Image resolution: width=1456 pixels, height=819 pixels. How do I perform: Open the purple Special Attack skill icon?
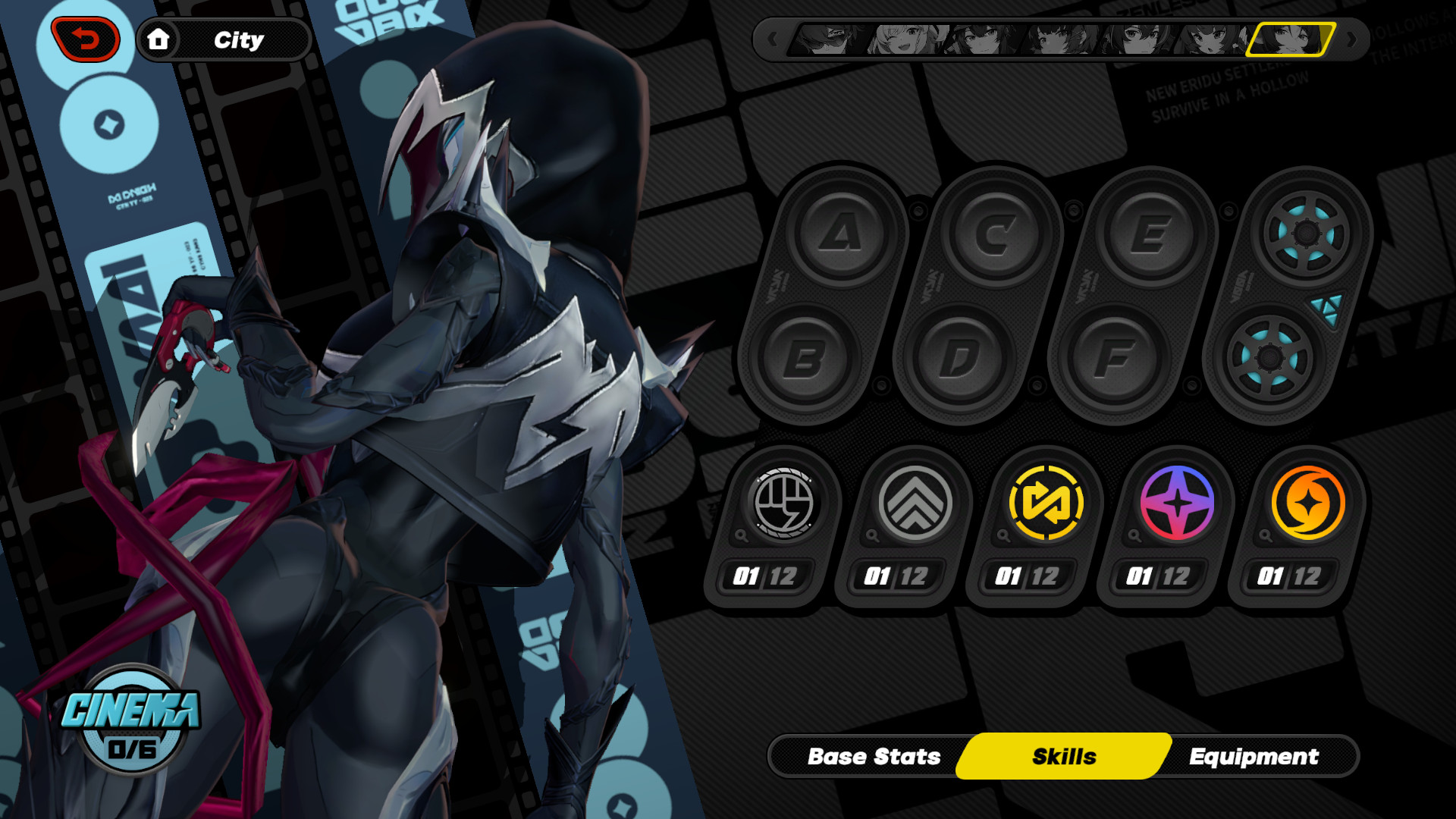point(1178,502)
